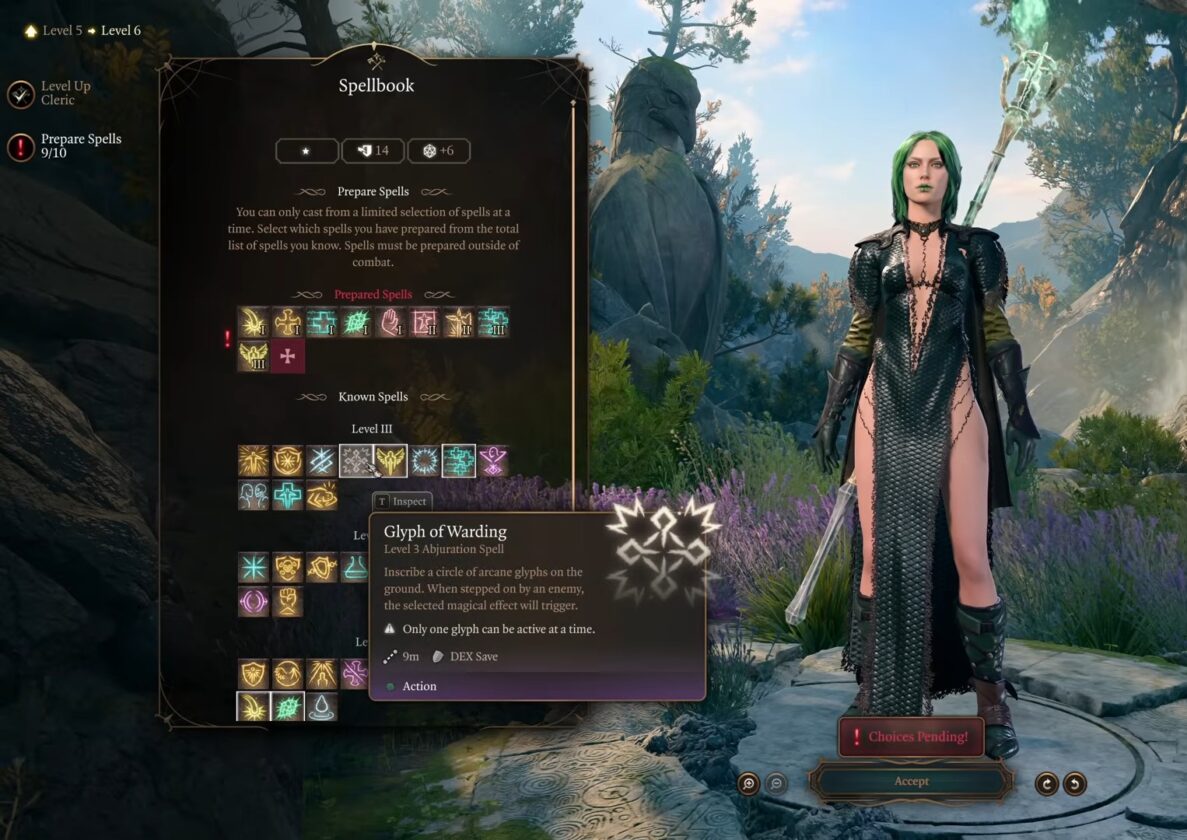Click the winged figure prepared spell marked III
The image size is (1187, 840).
[x=254, y=356]
